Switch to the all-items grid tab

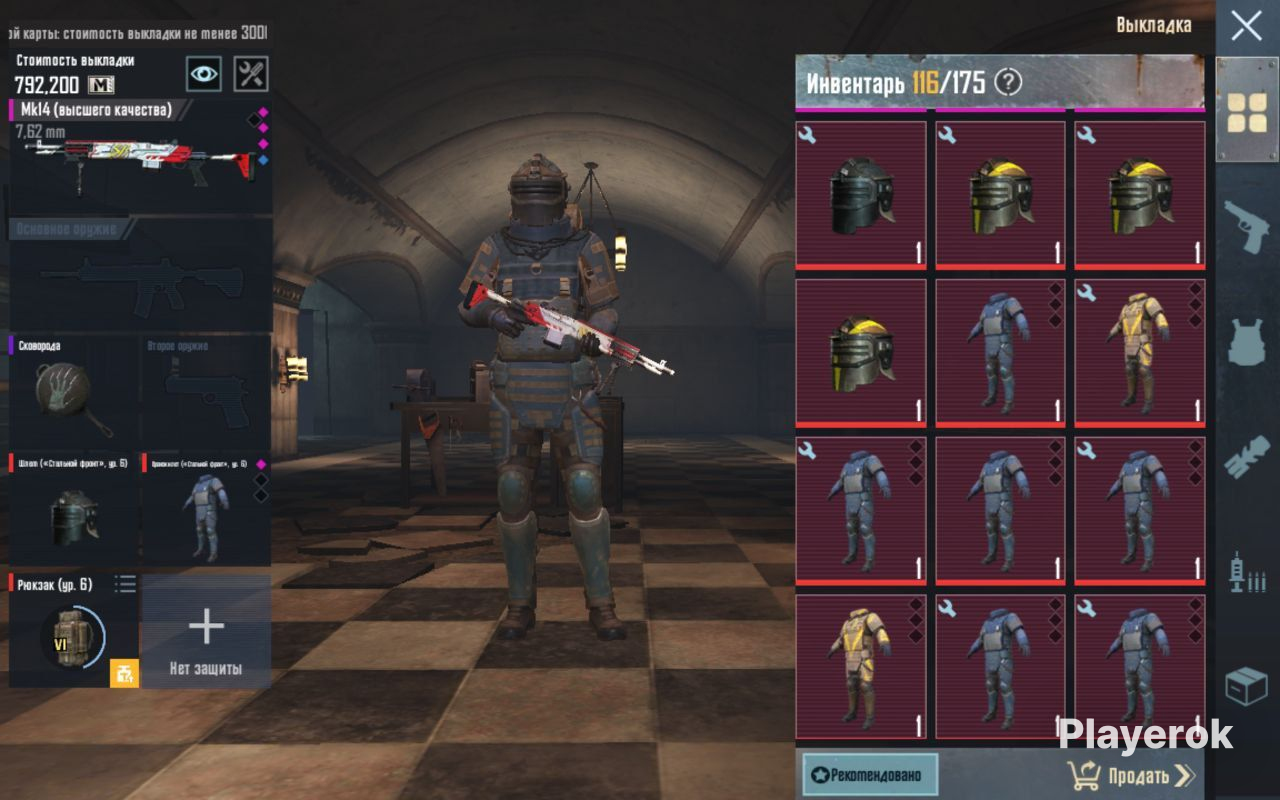coord(1247,111)
